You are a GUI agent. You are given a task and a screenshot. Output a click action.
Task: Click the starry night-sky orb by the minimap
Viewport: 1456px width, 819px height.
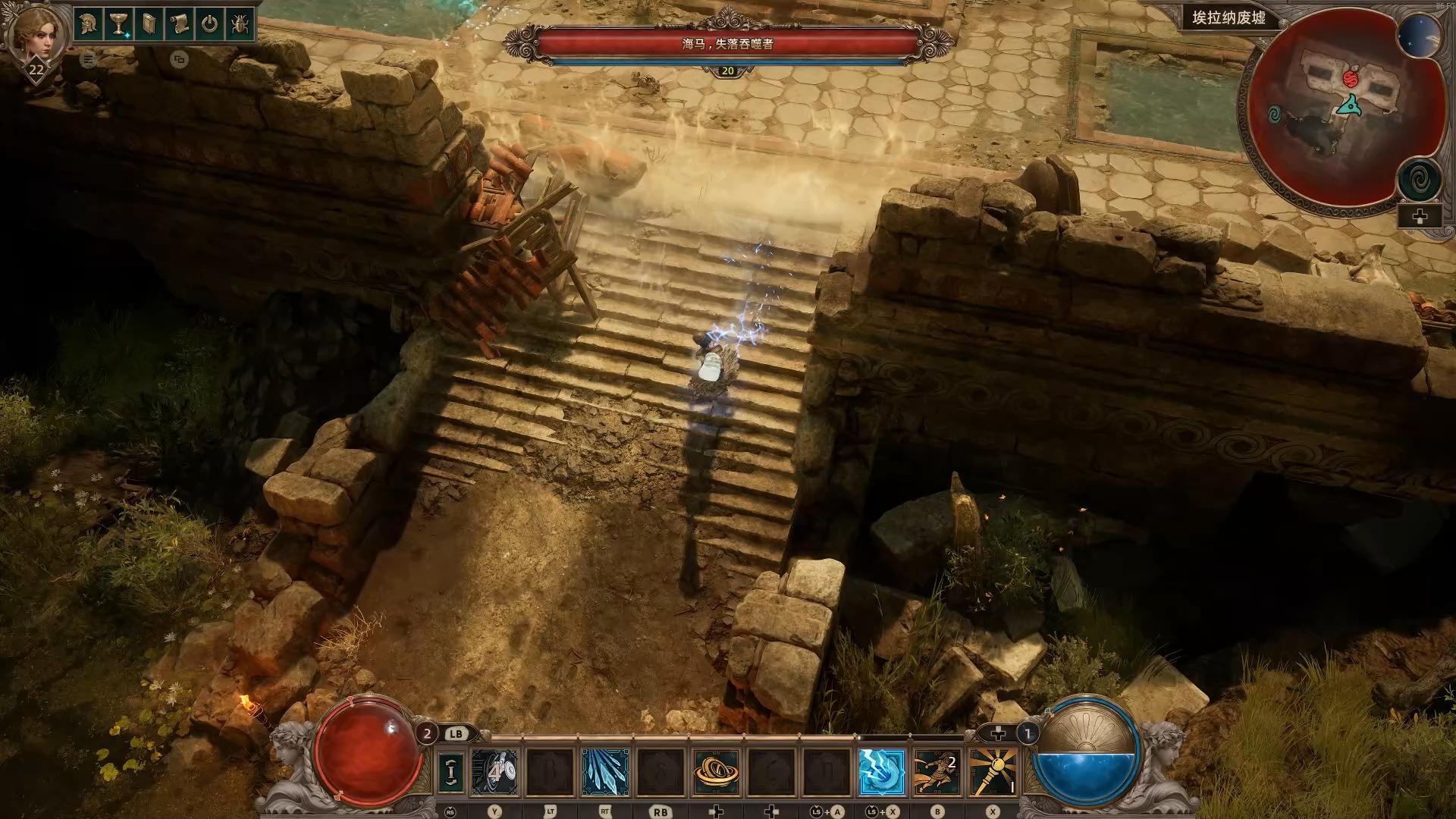coord(1419,36)
